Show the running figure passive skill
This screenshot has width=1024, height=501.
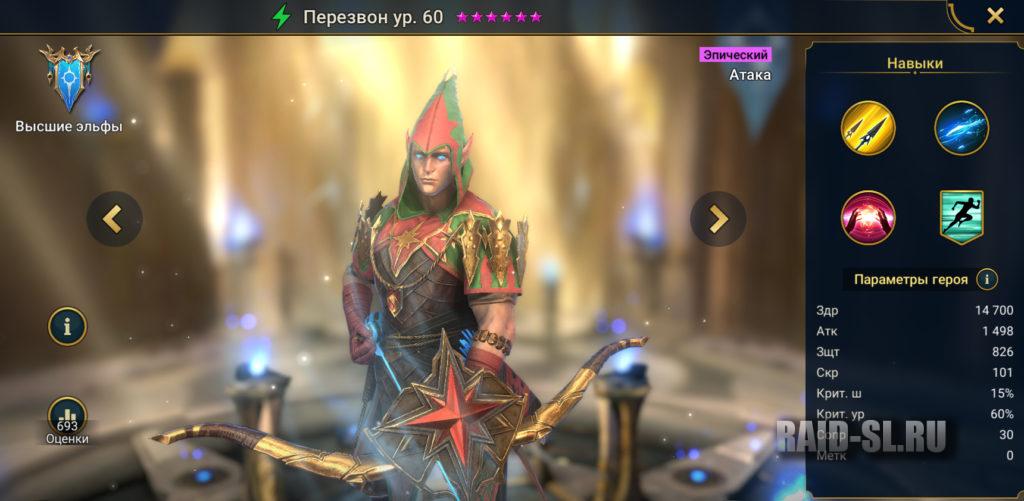[961, 217]
